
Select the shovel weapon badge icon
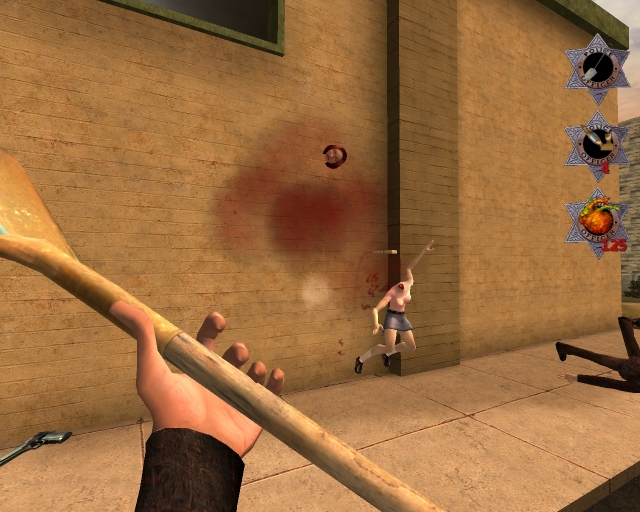595,68
